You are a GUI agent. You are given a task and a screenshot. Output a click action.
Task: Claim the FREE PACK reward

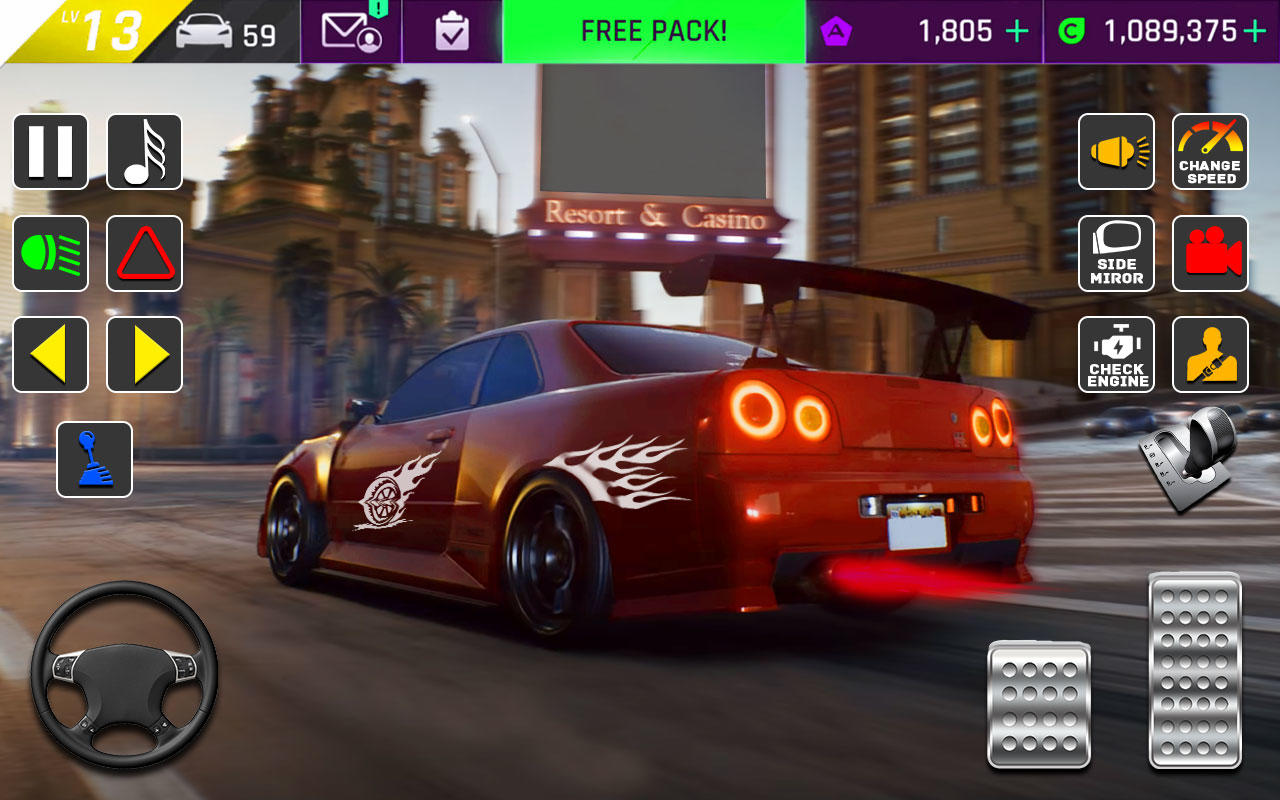[654, 31]
